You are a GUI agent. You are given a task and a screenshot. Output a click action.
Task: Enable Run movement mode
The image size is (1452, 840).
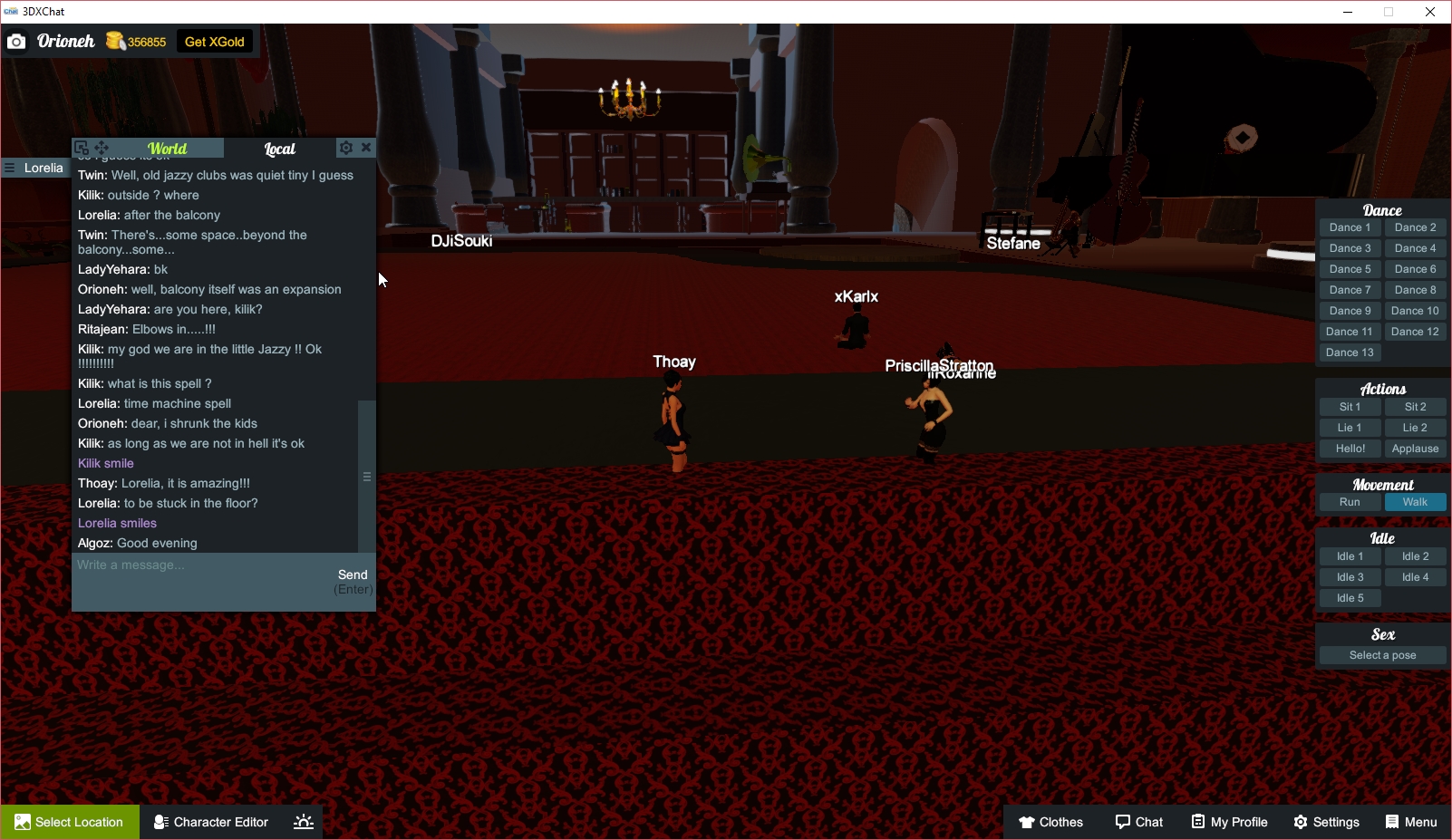tap(1350, 501)
